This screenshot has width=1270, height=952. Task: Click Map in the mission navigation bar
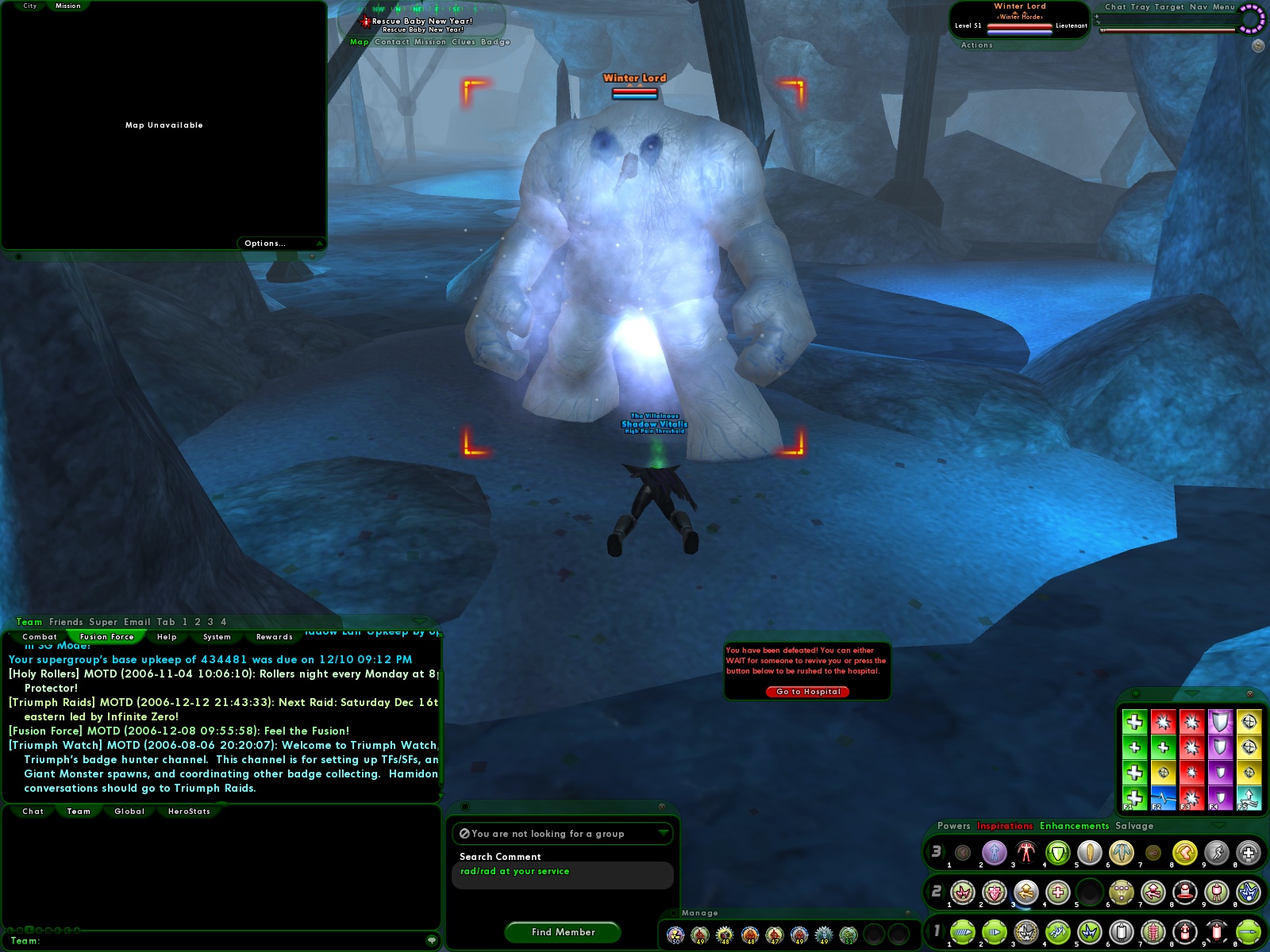coord(359,42)
